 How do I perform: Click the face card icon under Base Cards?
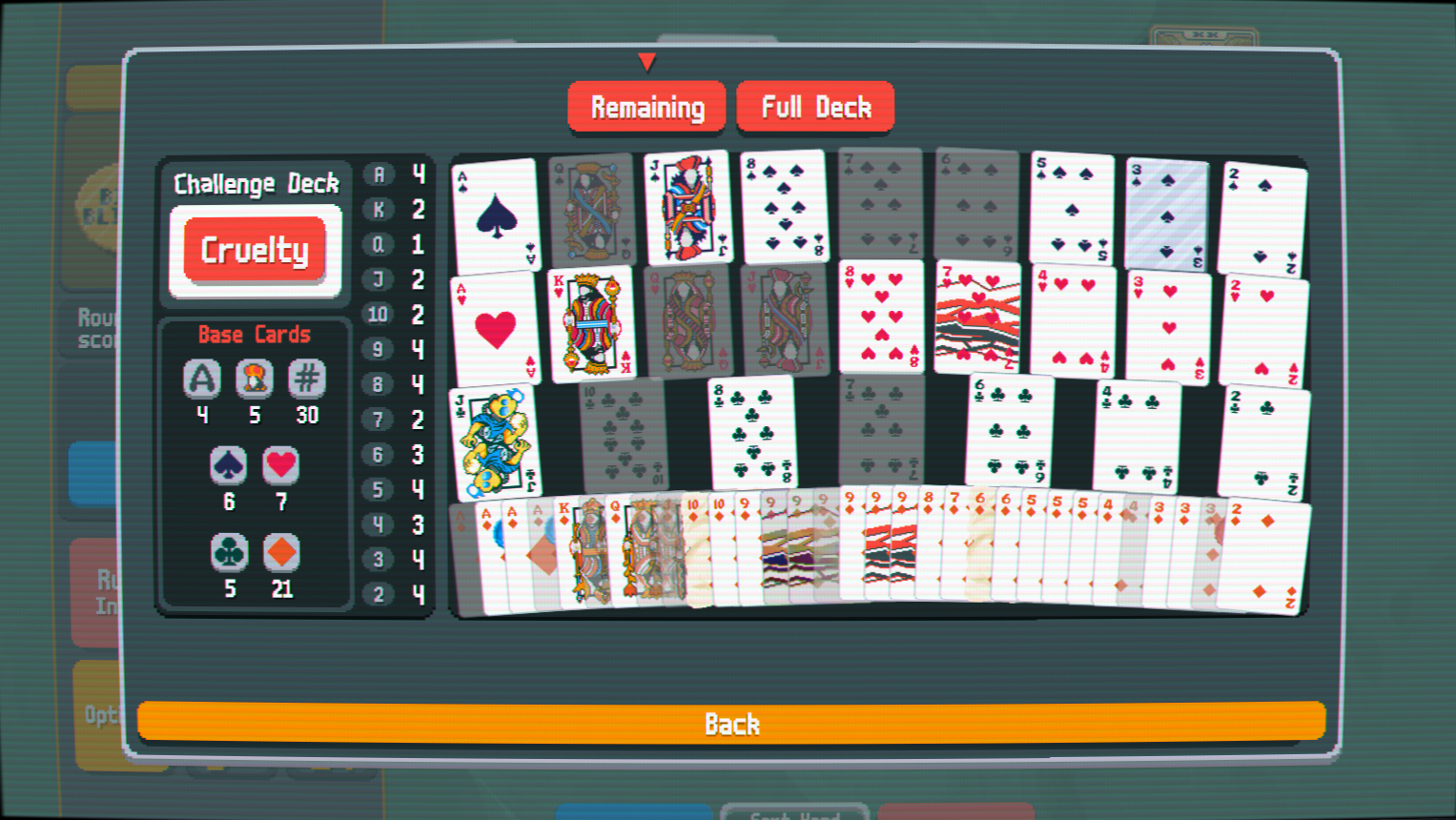click(254, 379)
